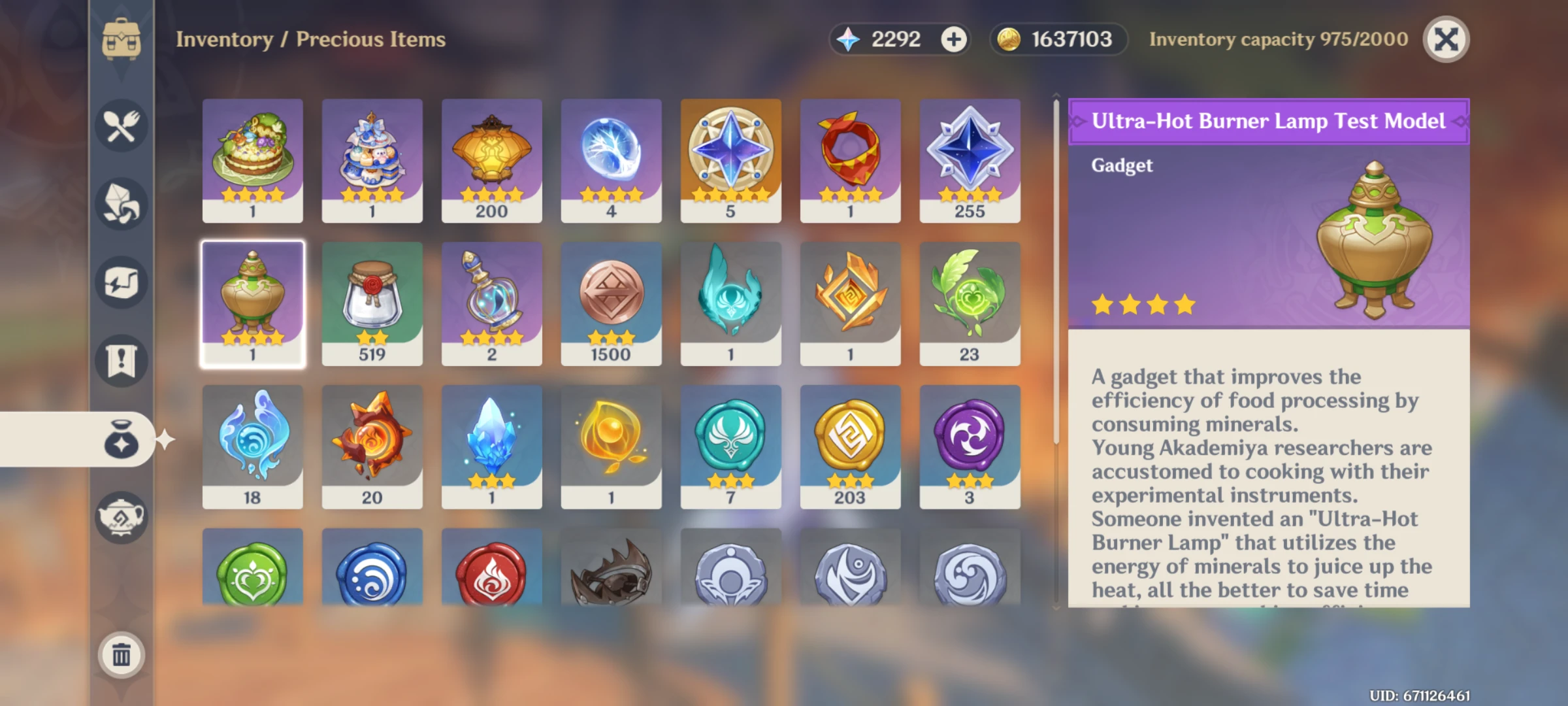This screenshot has width=1568, height=706.
Task: Close the inventory with the X button
Action: tap(1445, 40)
